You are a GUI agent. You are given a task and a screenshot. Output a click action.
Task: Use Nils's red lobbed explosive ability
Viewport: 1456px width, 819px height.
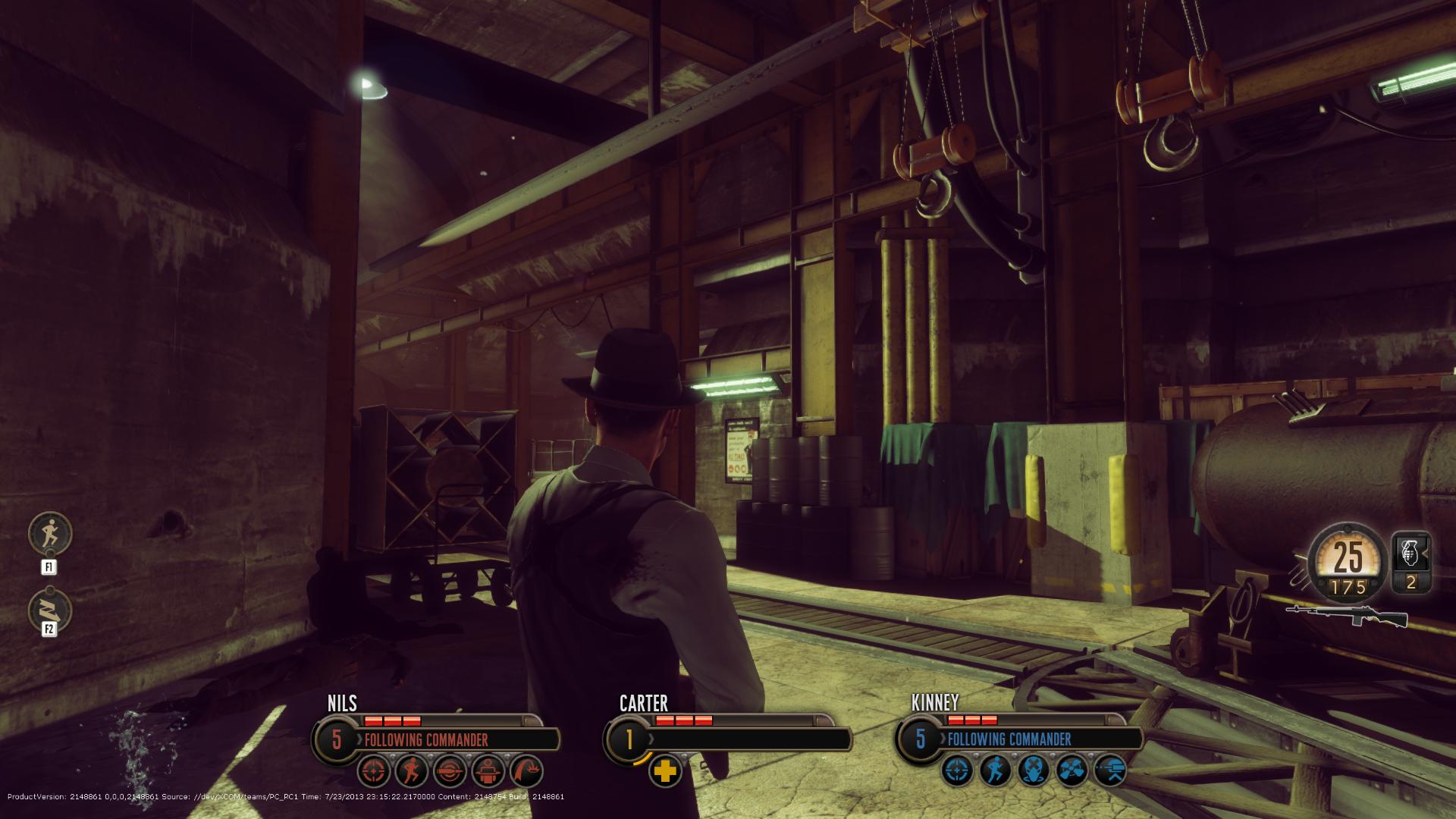526,771
